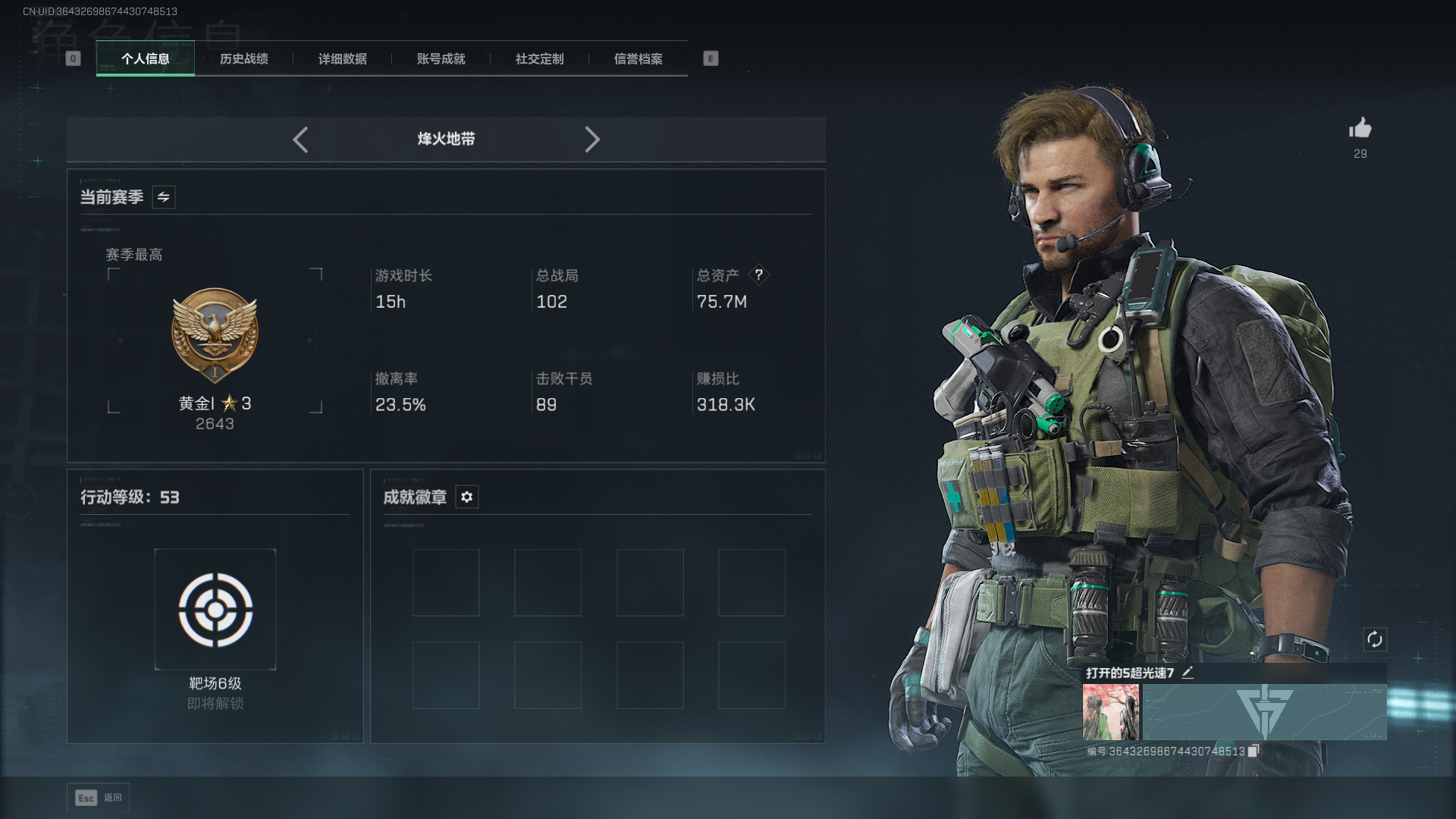The height and width of the screenshot is (819, 1456).
Task: Go to the 社交定制 tab
Action: point(540,58)
